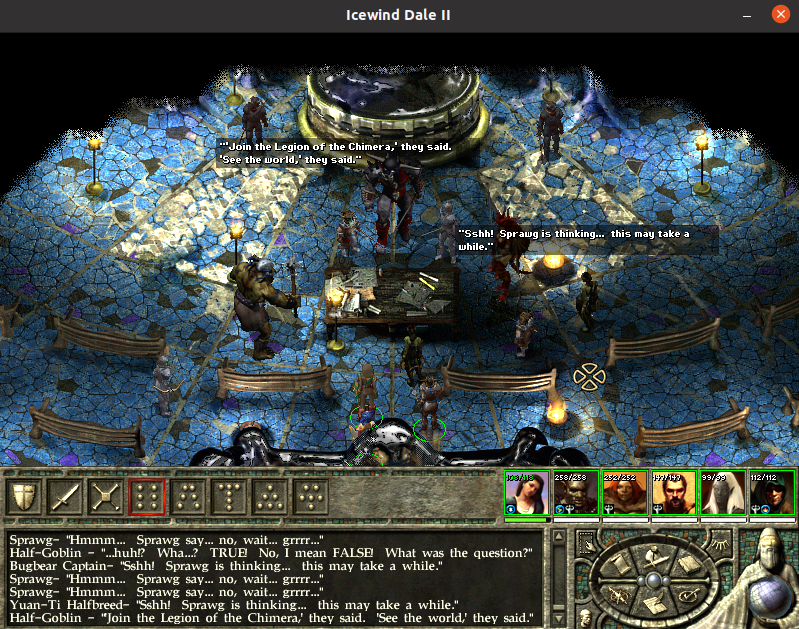Select the white-haired drow portrait

(x=722, y=492)
